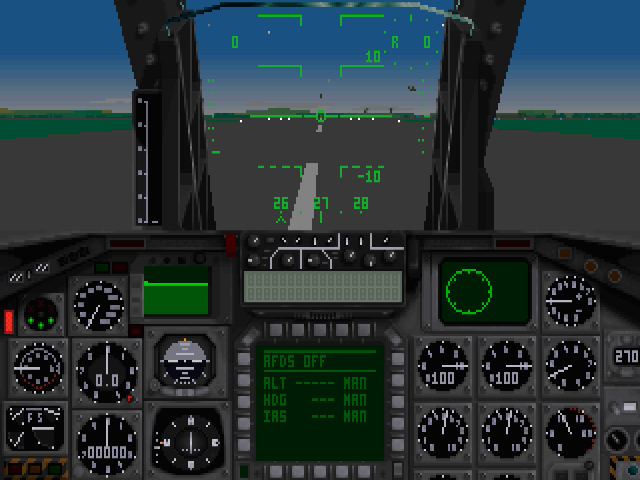Click the red warning light on left edge
This screenshot has width=640, height=480.
(9, 321)
